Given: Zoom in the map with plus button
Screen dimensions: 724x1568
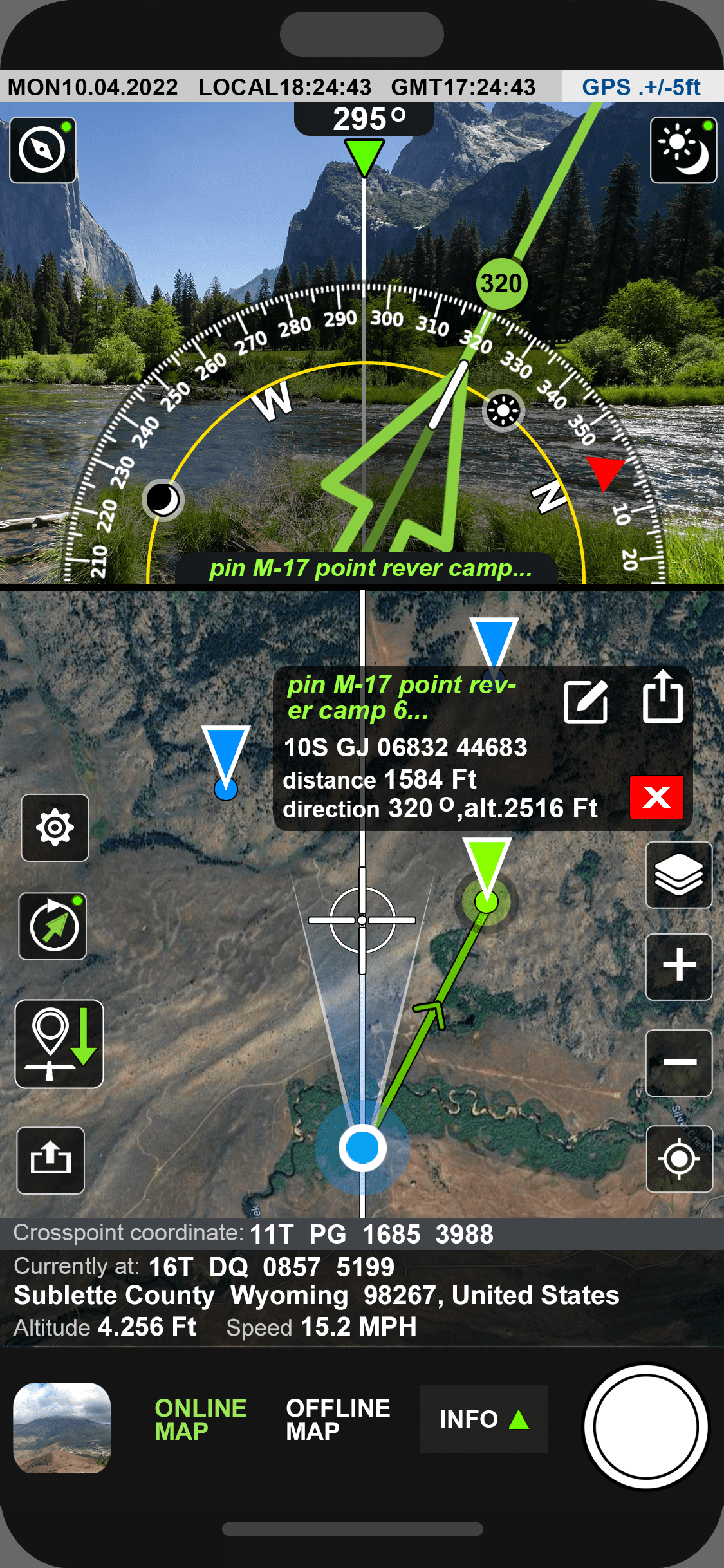Looking at the screenshot, I should pos(679,966).
